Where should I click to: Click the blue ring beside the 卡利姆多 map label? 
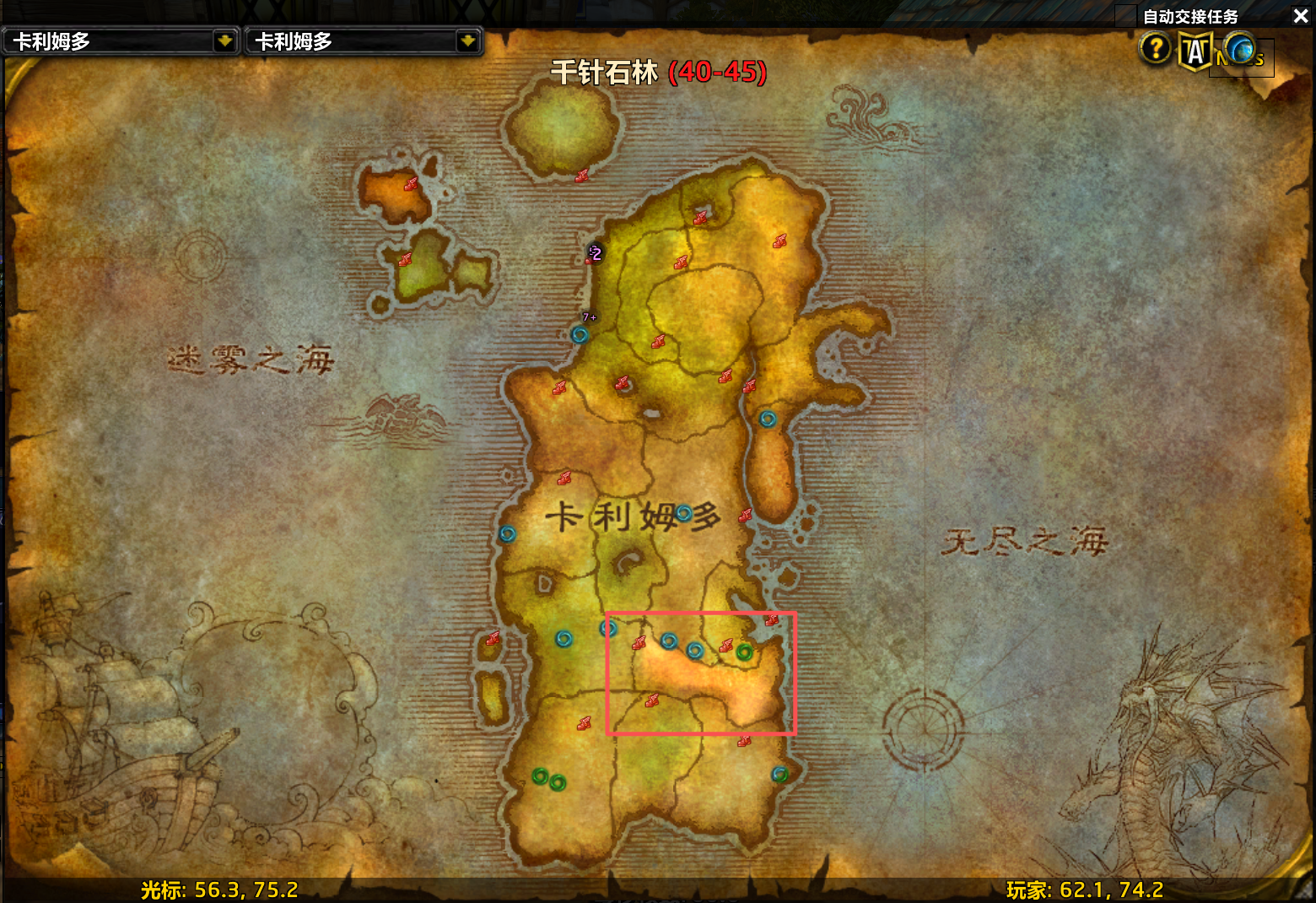[x=683, y=512]
